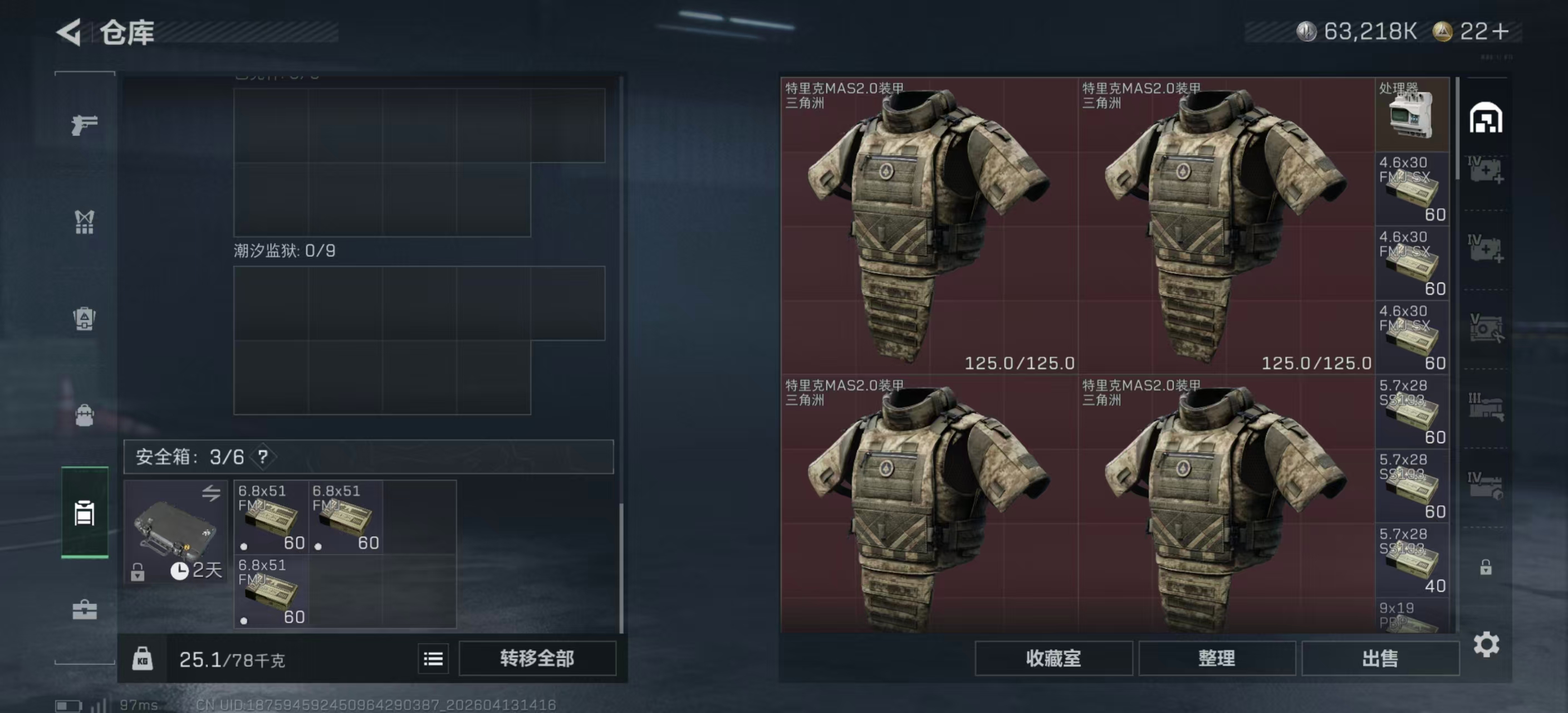Open the chest rig category icon
Image resolution: width=1568 pixels, height=713 pixels.
(84, 223)
